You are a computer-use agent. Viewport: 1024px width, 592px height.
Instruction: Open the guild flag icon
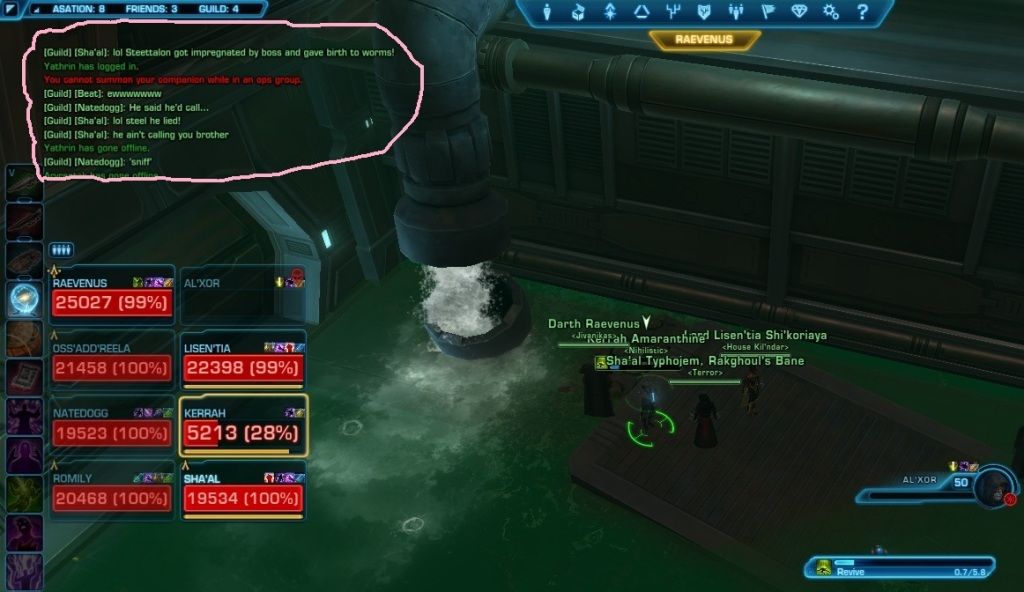[767, 13]
